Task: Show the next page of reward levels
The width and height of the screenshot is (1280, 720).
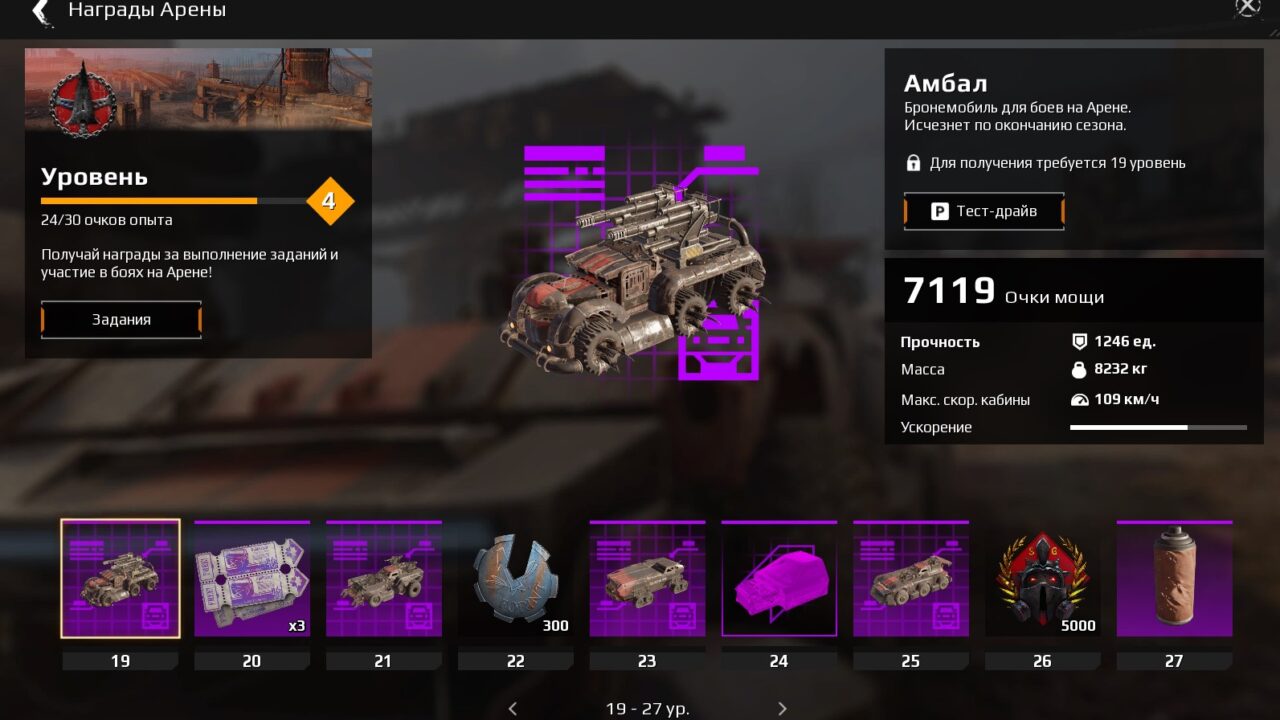Action: 782,708
